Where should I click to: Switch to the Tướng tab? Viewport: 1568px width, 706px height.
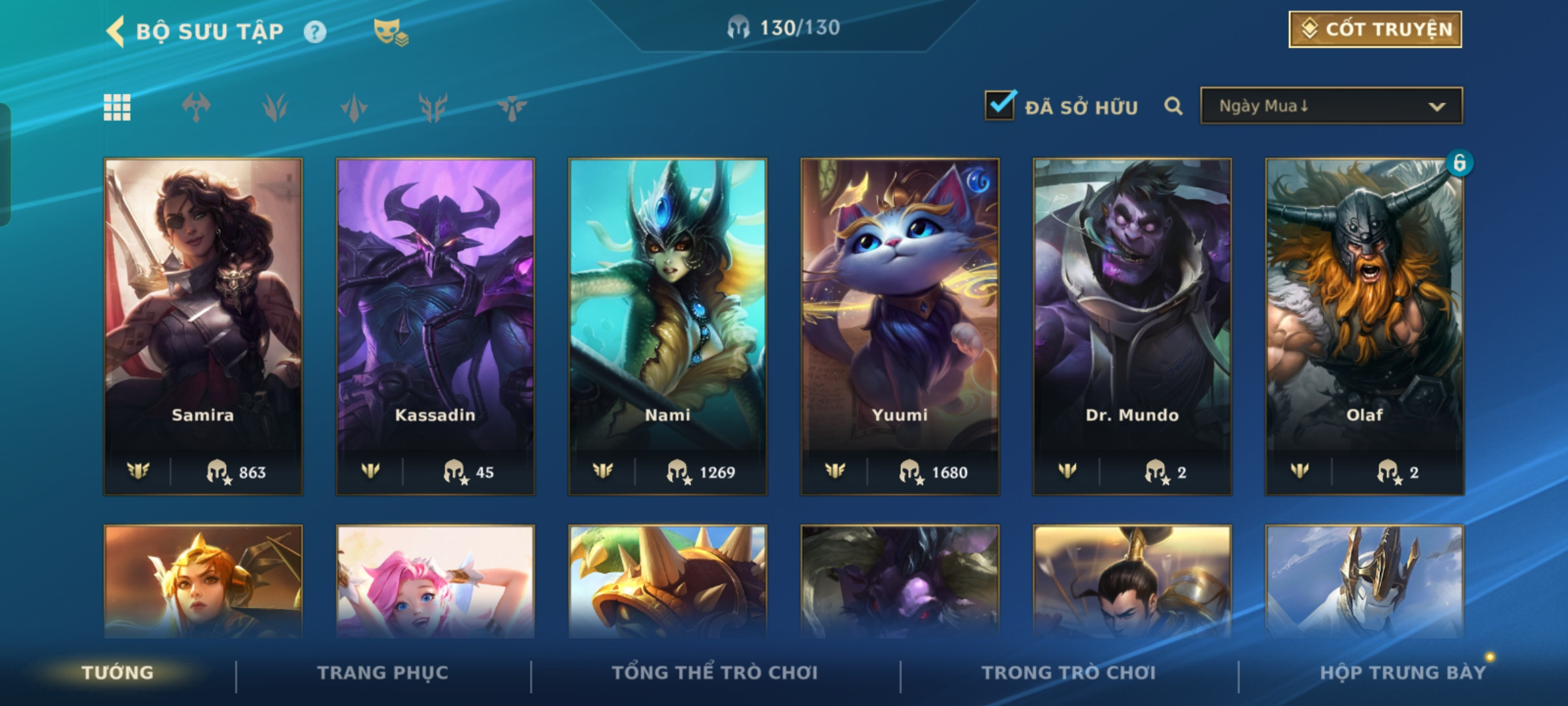coord(118,673)
